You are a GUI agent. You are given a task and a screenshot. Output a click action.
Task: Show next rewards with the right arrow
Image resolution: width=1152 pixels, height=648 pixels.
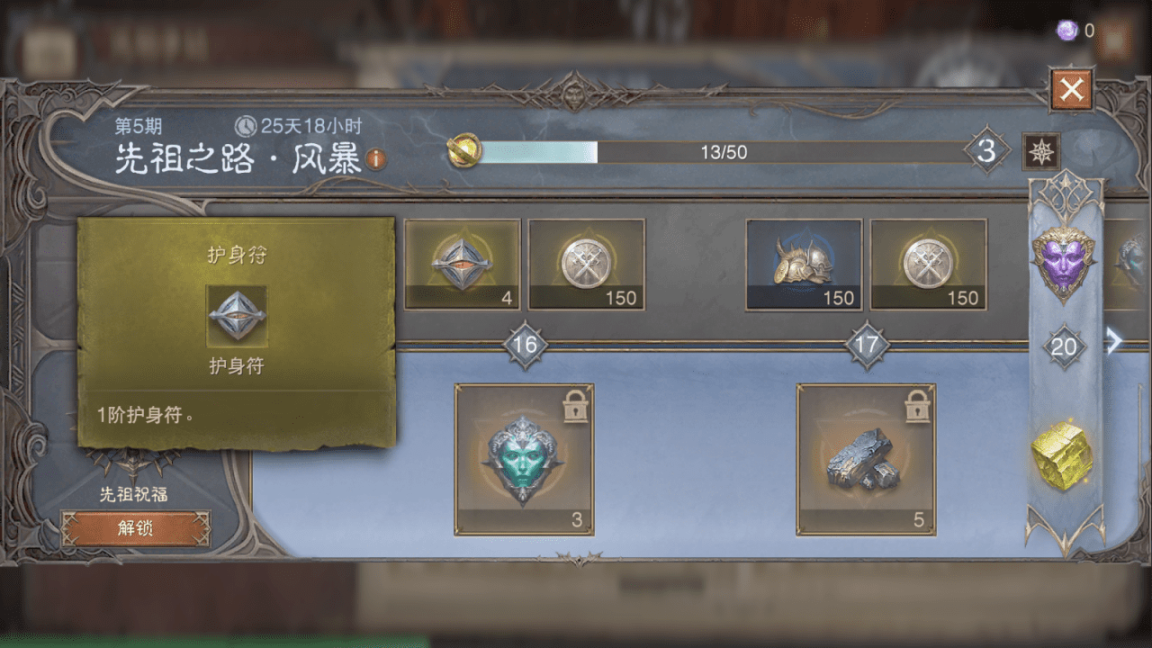[x=1114, y=342]
